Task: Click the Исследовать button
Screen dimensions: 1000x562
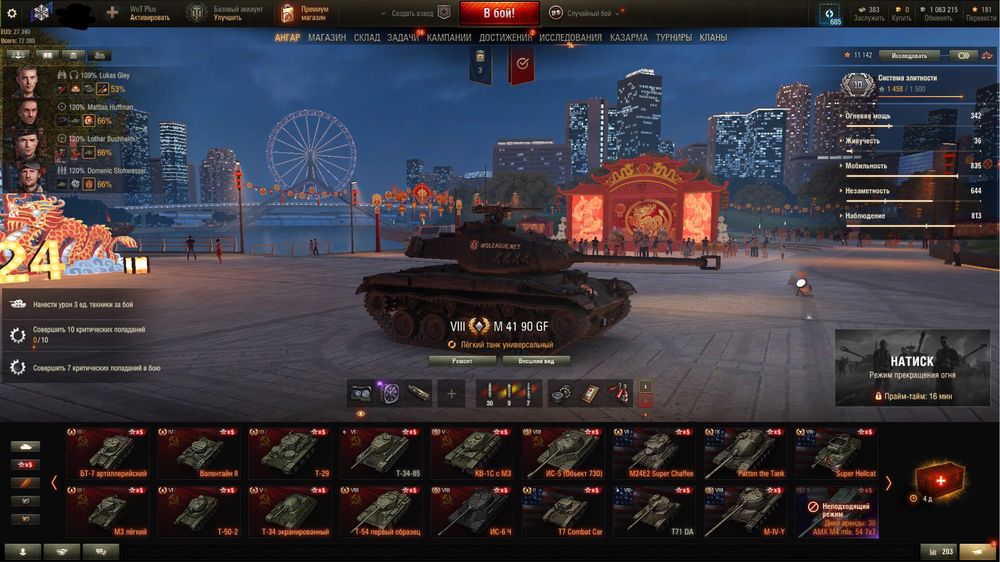Action: click(x=909, y=56)
